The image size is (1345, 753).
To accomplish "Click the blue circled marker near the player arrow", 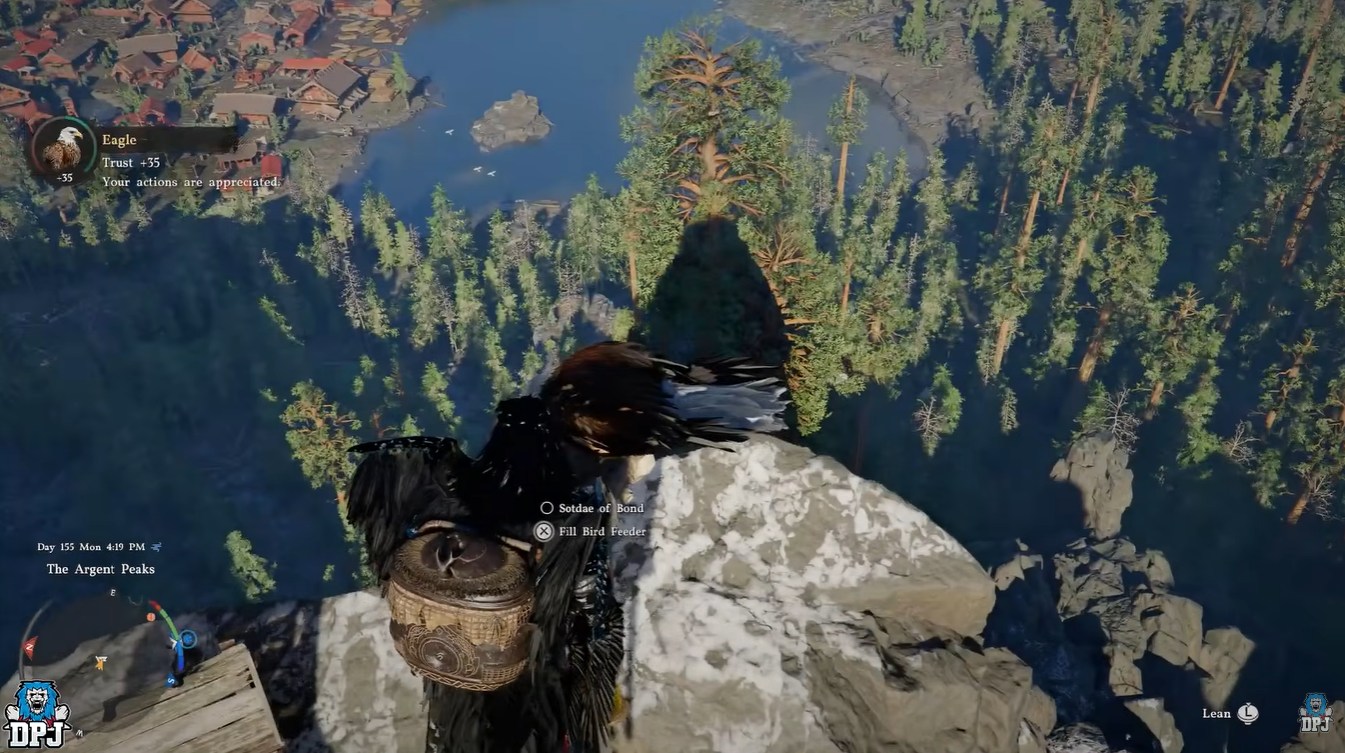I will [188, 637].
